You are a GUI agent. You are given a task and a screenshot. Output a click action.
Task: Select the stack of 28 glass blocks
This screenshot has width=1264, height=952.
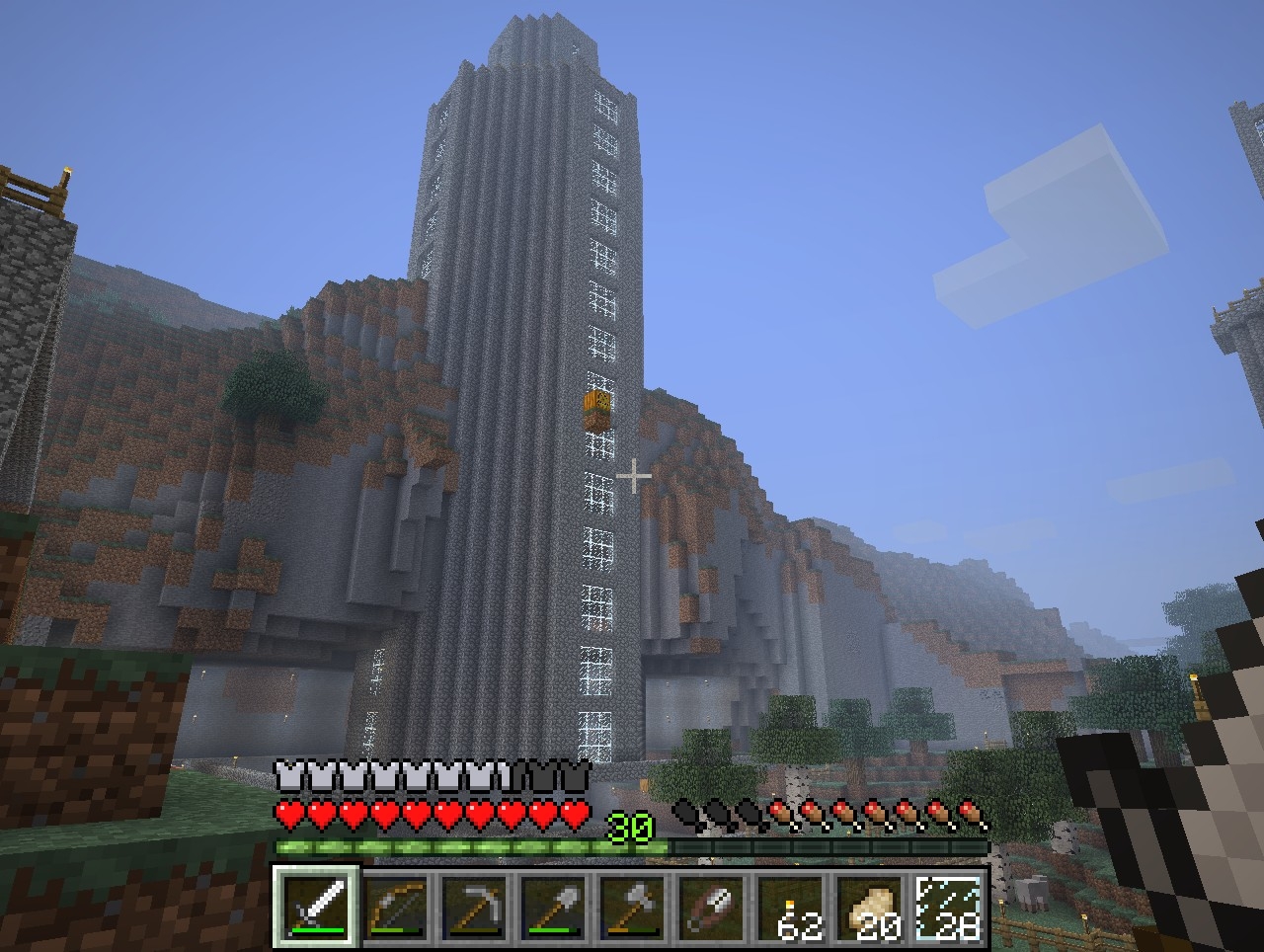[x=949, y=907]
